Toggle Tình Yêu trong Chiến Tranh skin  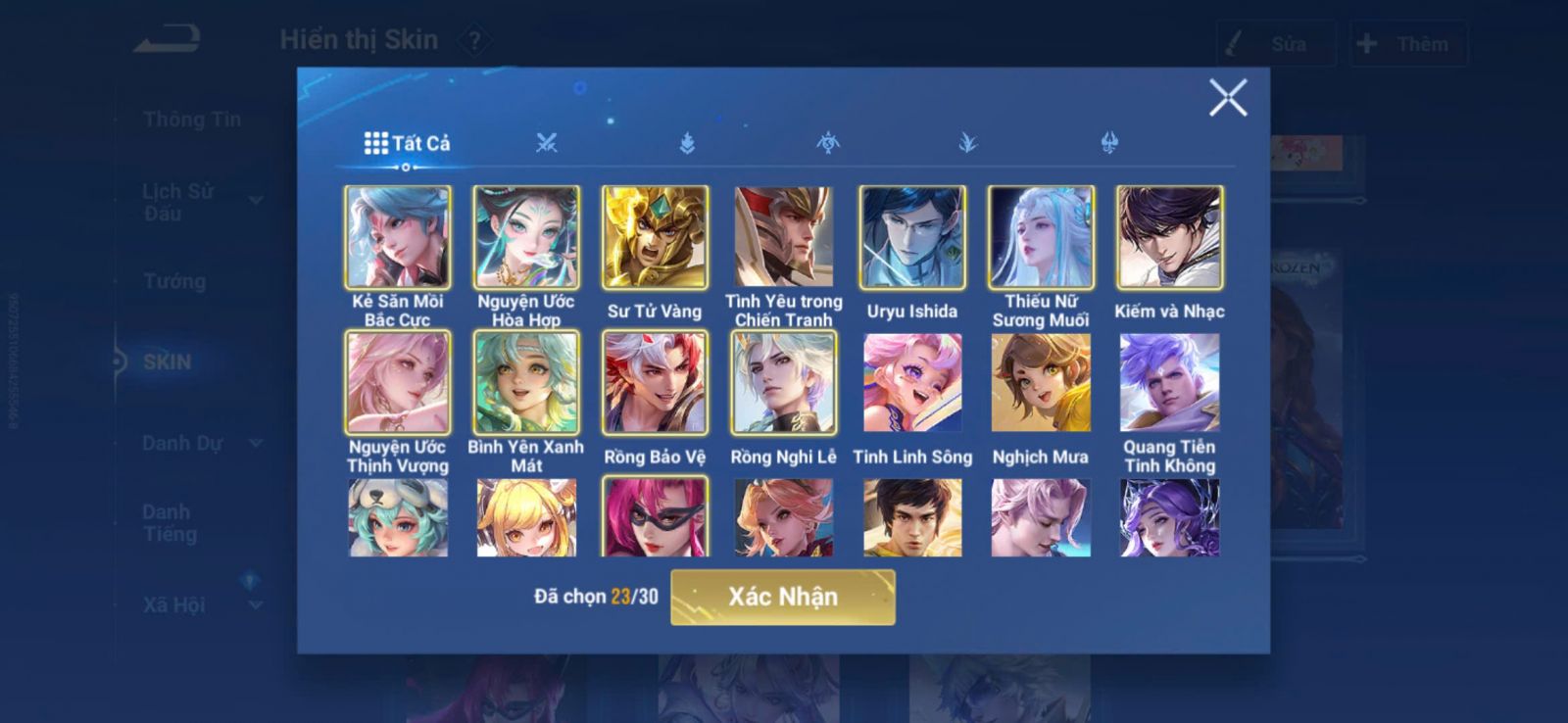pyautogui.click(x=783, y=237)
